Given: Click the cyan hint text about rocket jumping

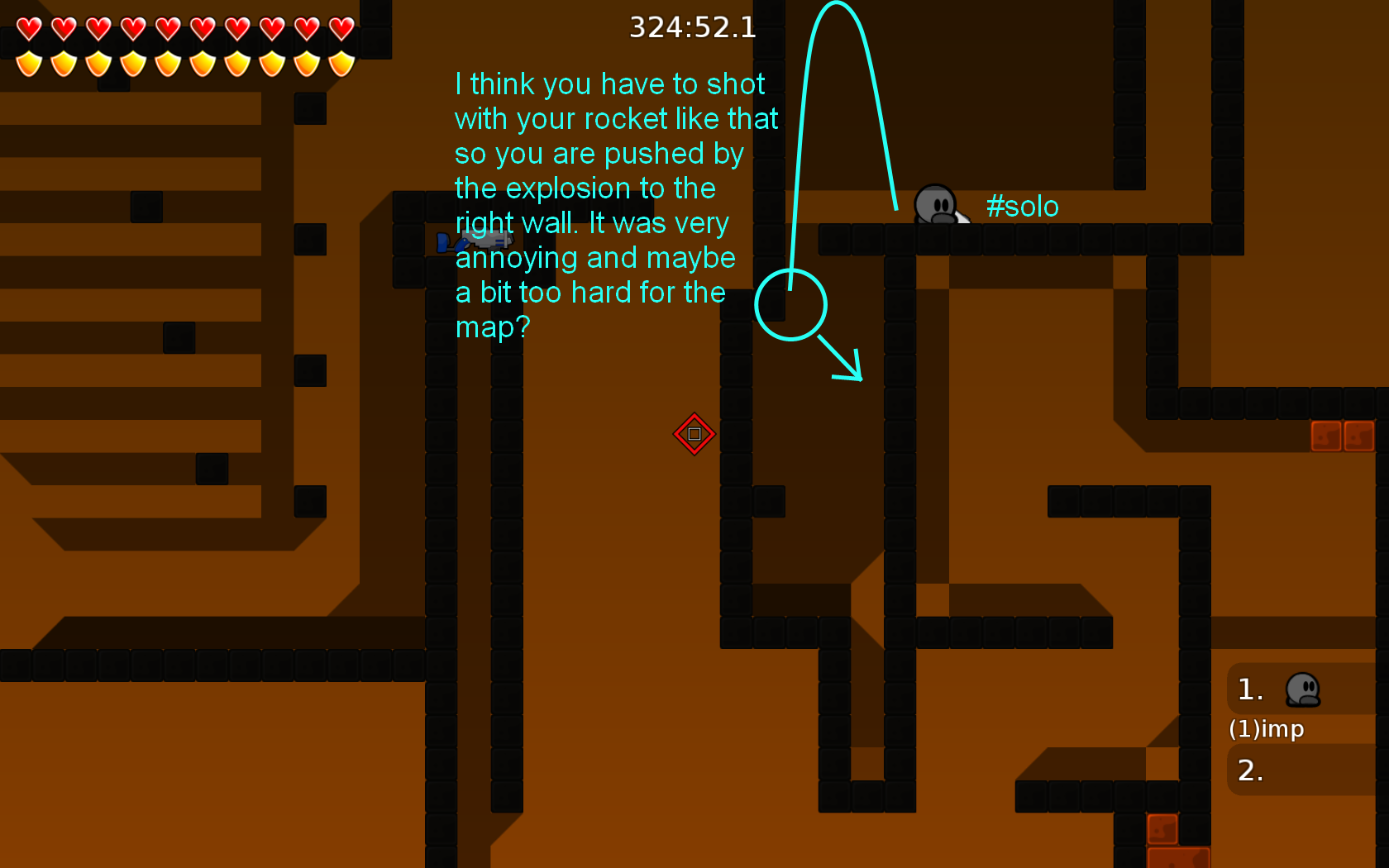Looking at the screenshot, I should pos(615,205).
